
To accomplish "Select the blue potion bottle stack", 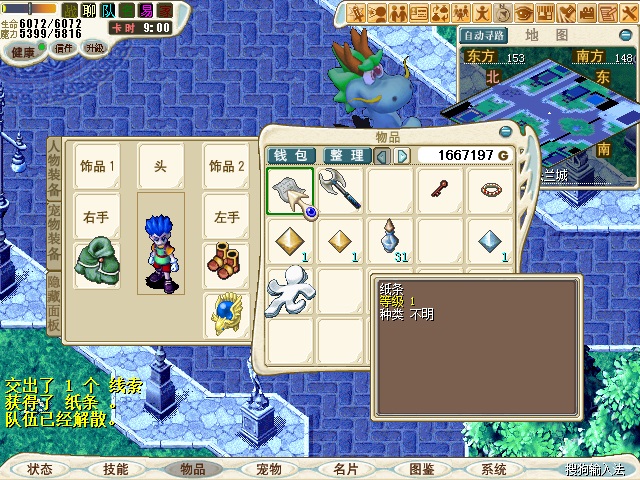I will pyautogui.click(x=391, y=239).
